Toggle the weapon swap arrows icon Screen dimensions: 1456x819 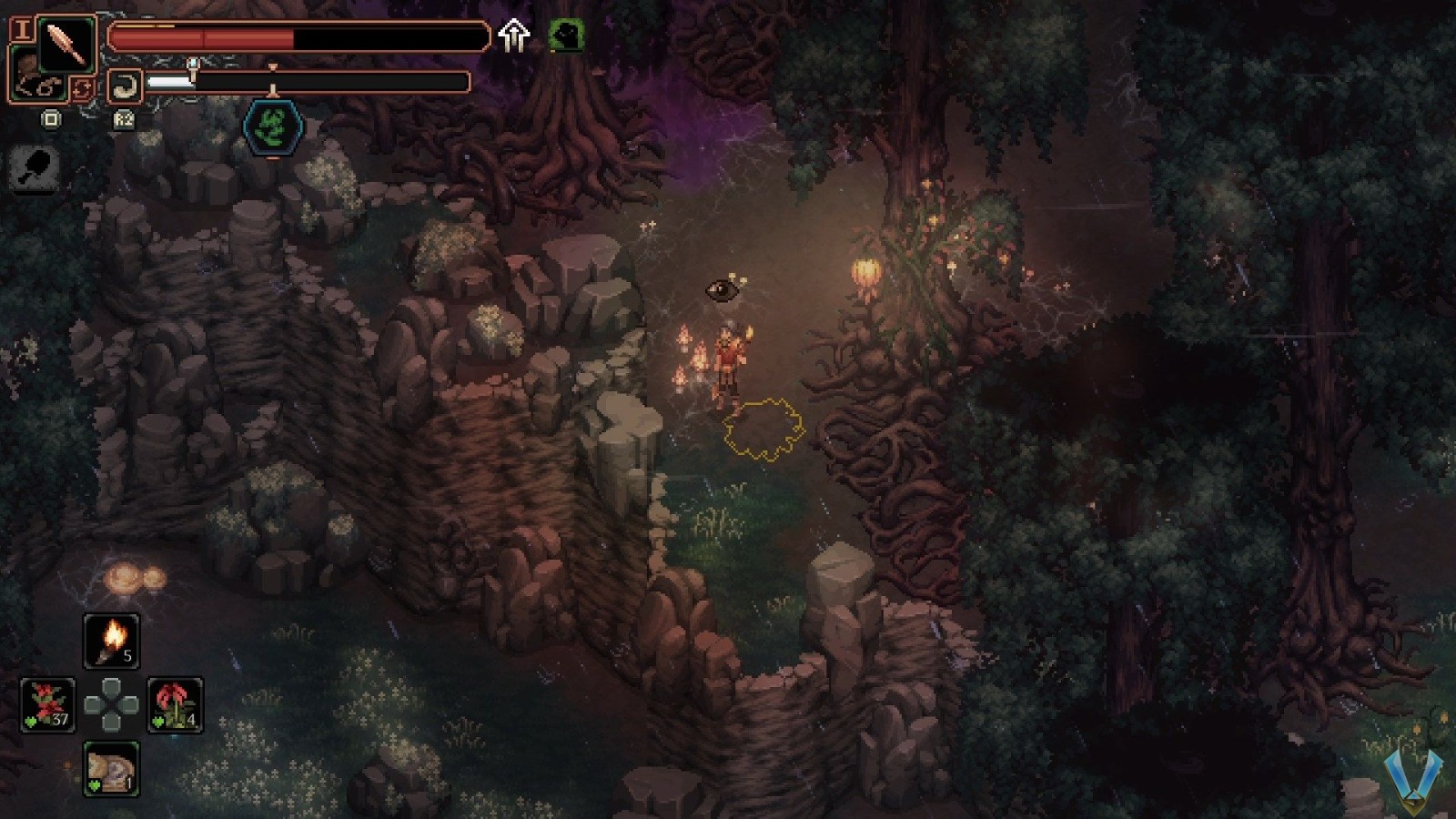coord(83,88)
